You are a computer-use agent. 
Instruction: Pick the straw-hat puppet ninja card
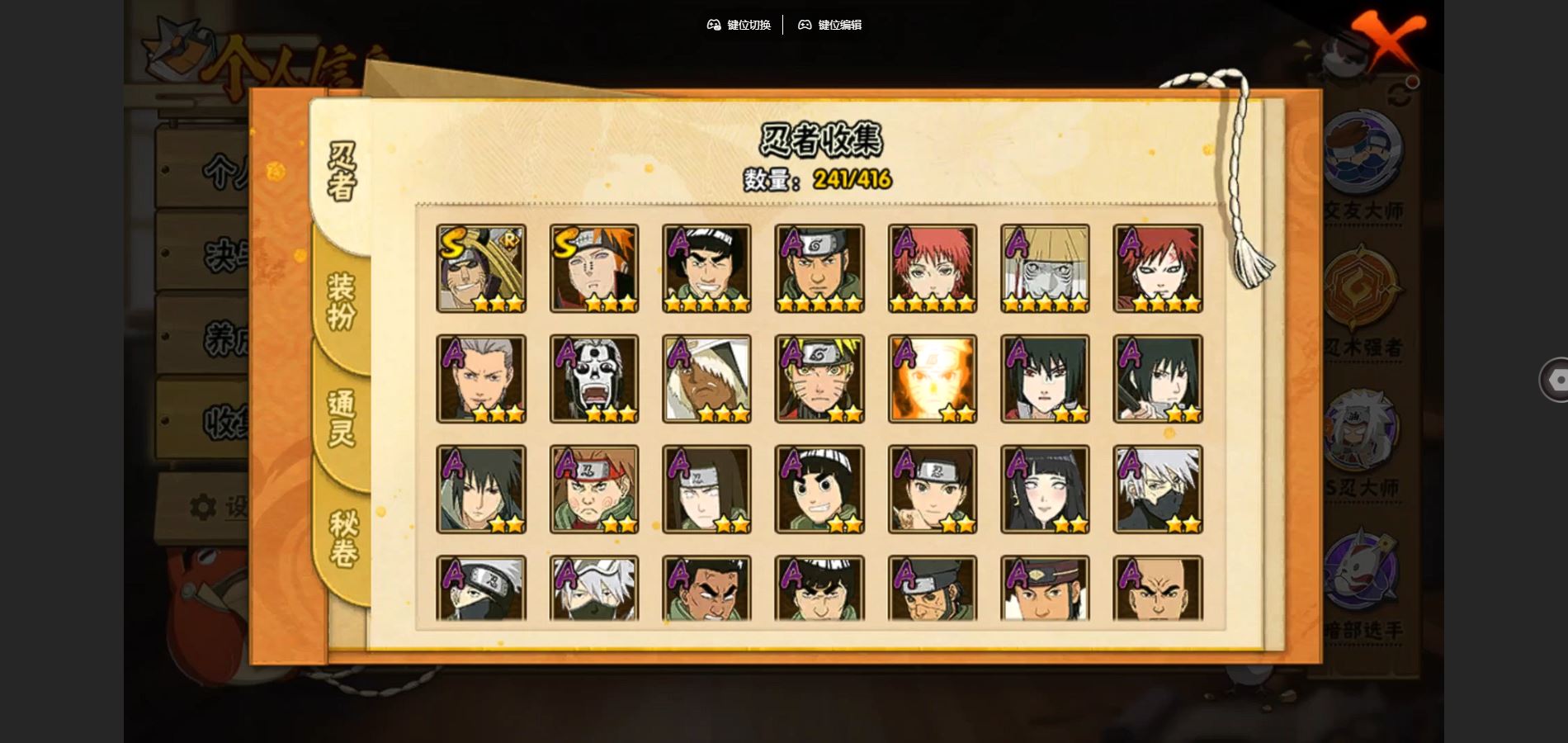(x=1045, y=268)
